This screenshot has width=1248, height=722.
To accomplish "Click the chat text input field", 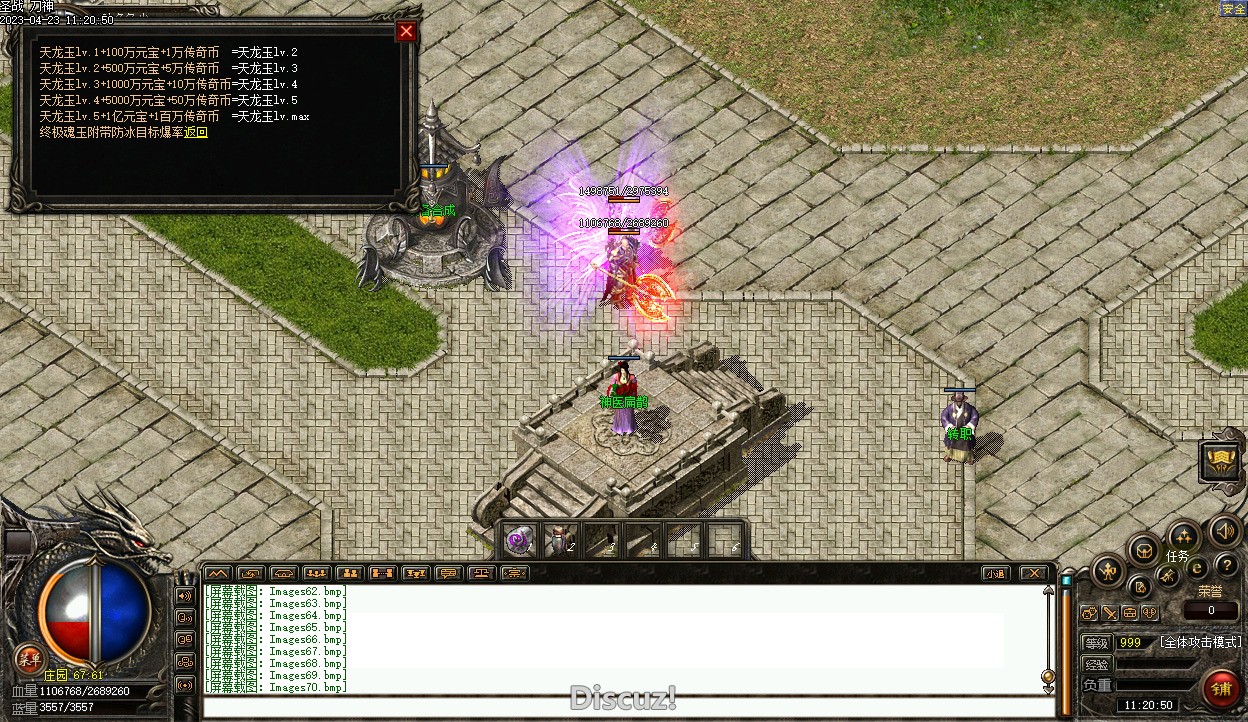I will tap(620, 708).
